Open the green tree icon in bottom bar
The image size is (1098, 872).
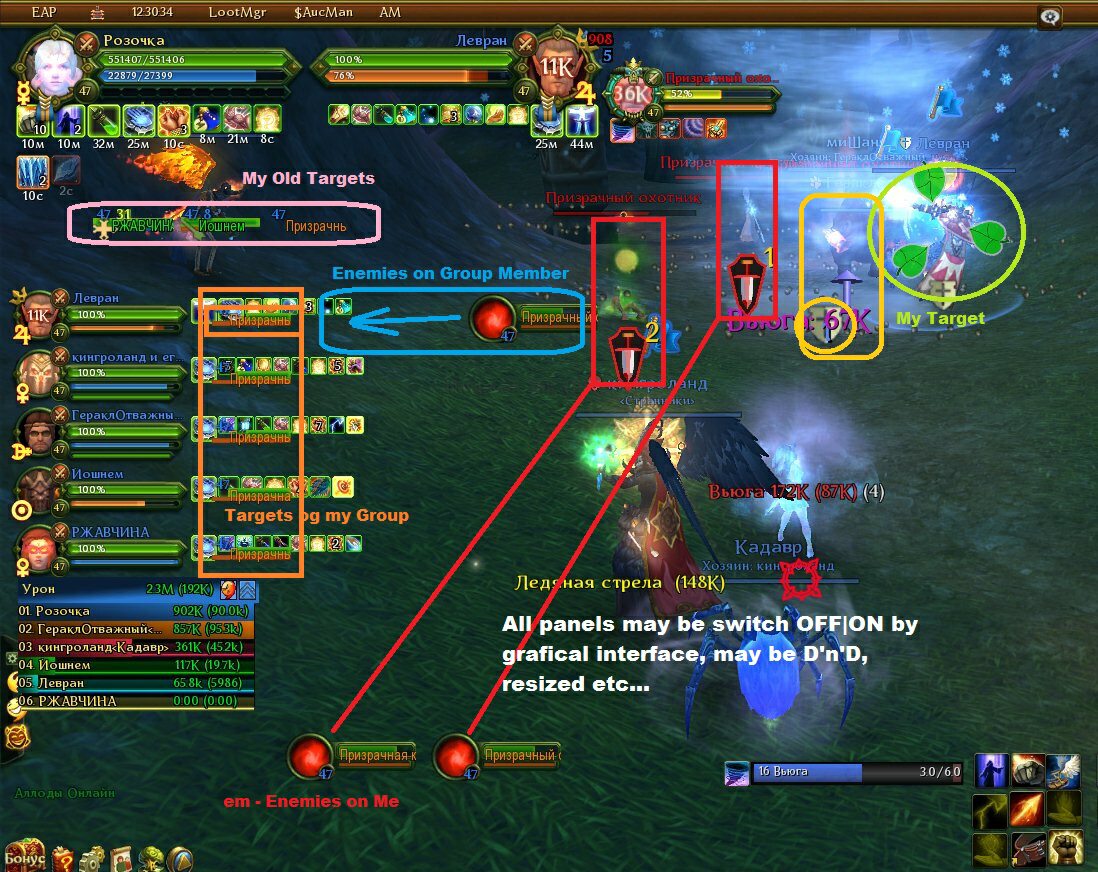(x=152, y=858)
